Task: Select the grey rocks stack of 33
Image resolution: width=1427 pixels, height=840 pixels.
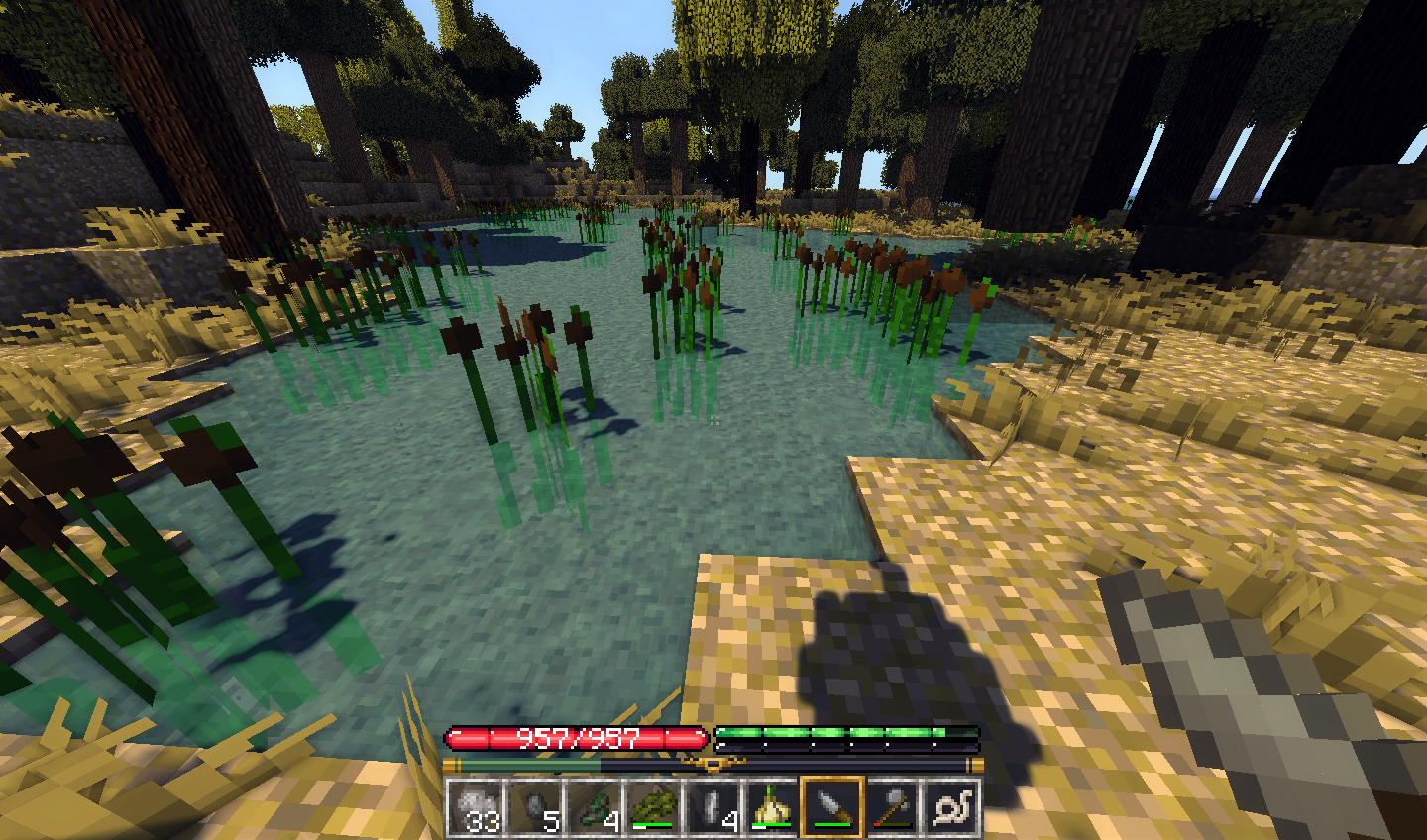Action: pyautogui.click(x=477, y=806)
